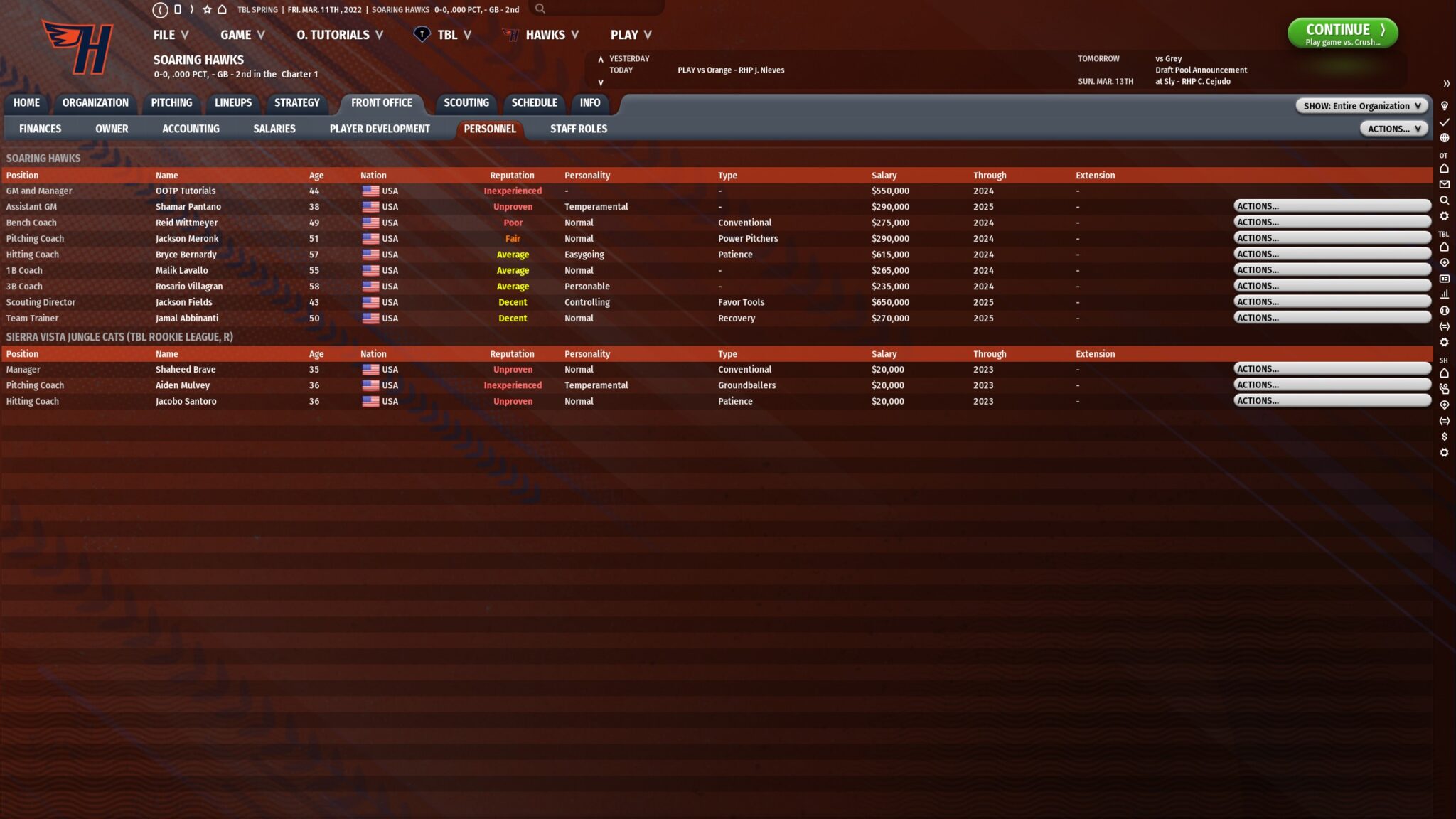Switch to the STAFF ROLES tab
Viewport: 1456px width, 819px height.
click(x=578, y=129)
